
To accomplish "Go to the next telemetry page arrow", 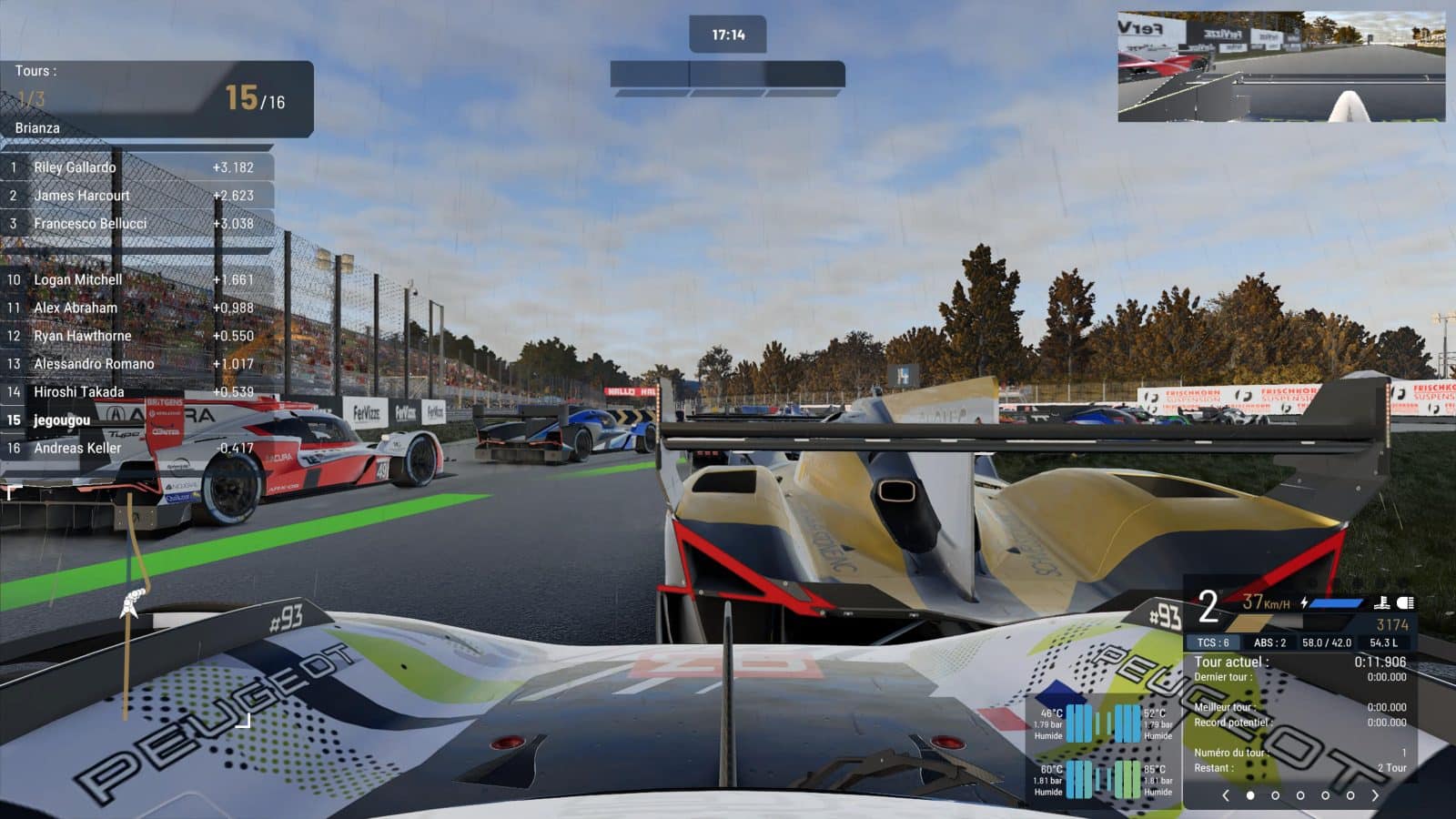I will click(1375, 795).
